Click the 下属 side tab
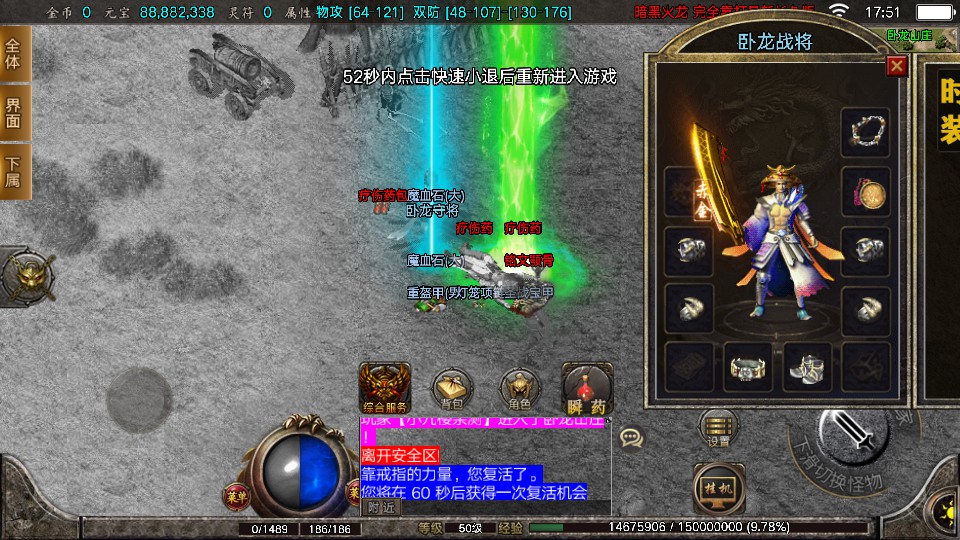The width and height of the screenshot is (960, 540). (14, 171)
